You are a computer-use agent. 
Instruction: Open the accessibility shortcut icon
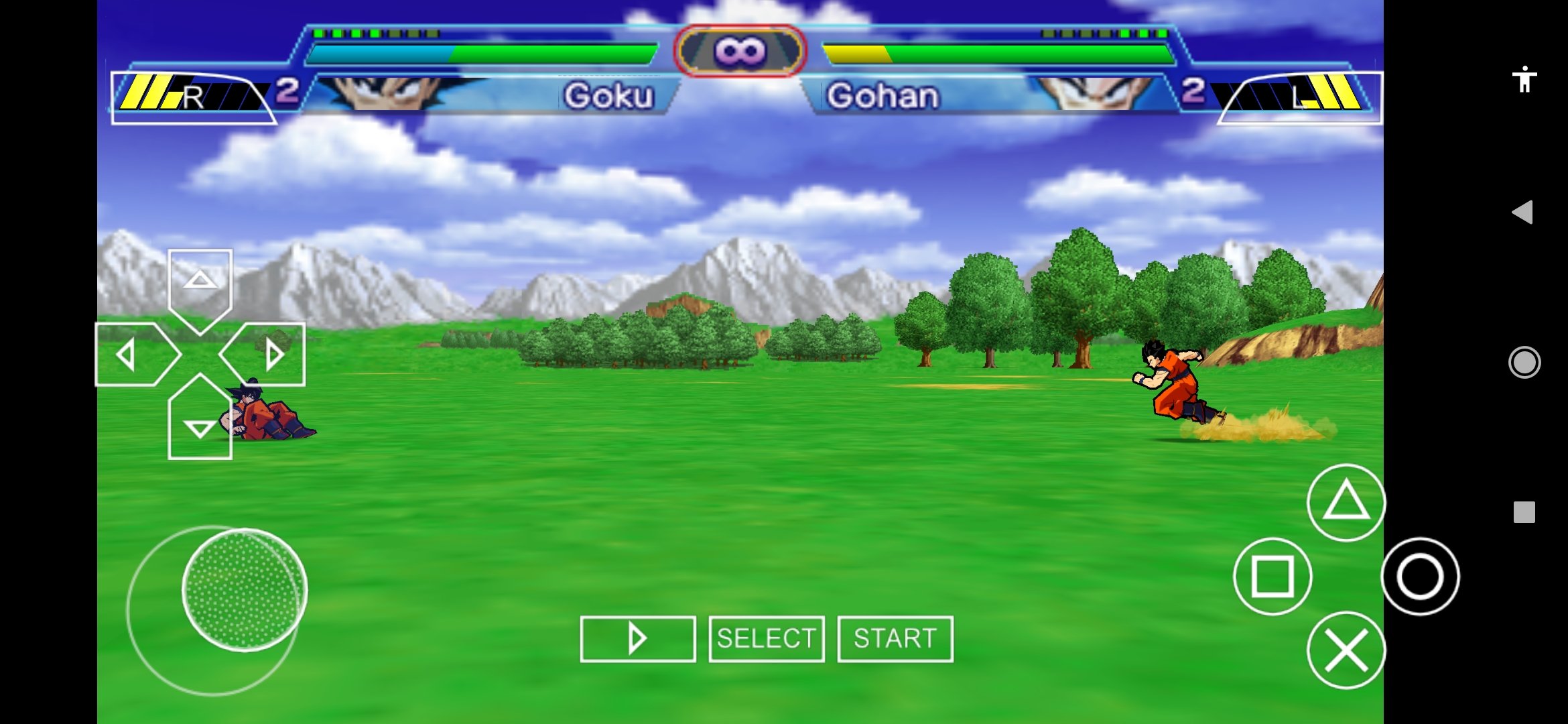pos(1524,80)
